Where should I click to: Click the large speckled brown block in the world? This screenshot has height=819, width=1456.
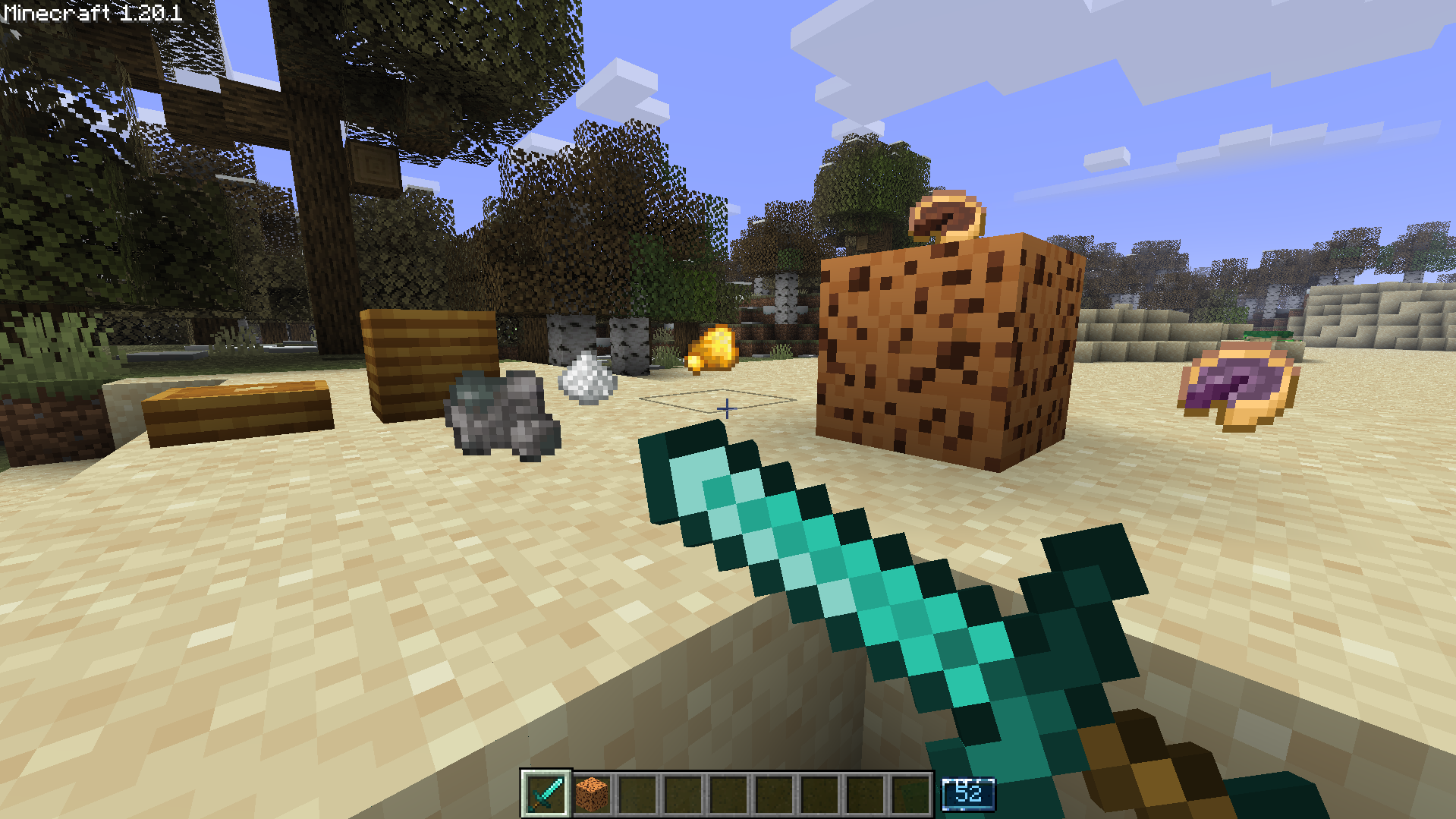click(x=941, y=349)
